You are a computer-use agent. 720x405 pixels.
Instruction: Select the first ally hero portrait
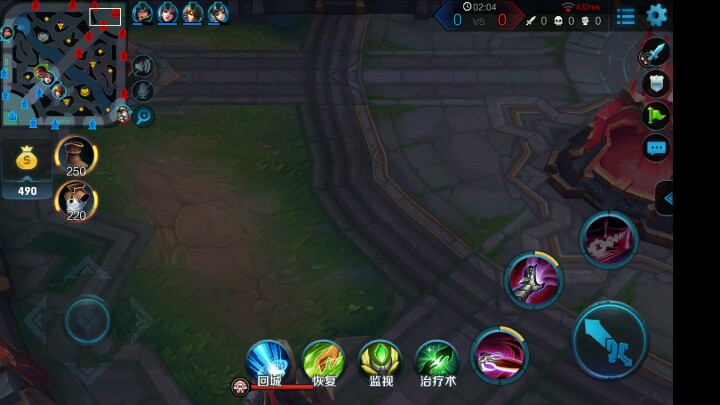coord(142,13)
